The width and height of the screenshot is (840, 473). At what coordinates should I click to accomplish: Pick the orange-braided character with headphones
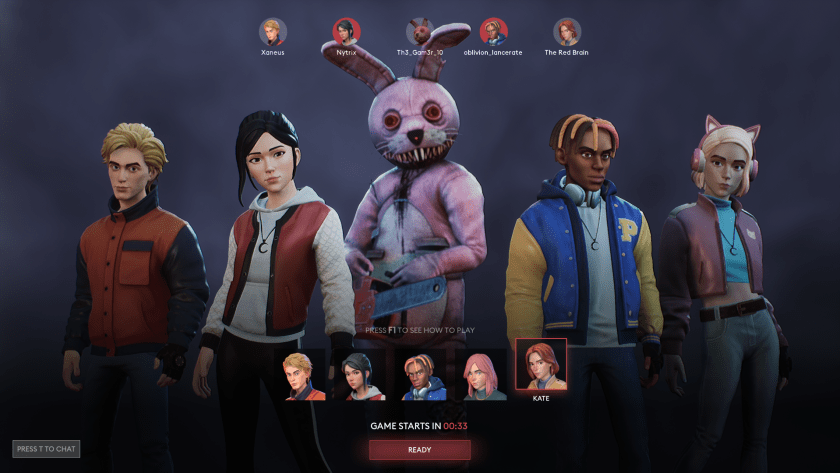pos(424,377)
